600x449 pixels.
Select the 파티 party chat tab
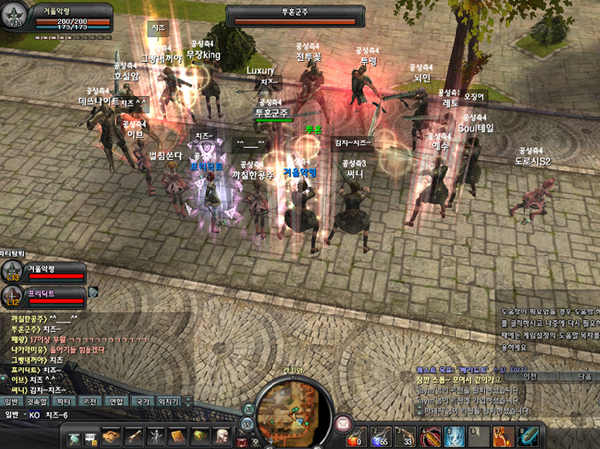(x=63, y=401)
